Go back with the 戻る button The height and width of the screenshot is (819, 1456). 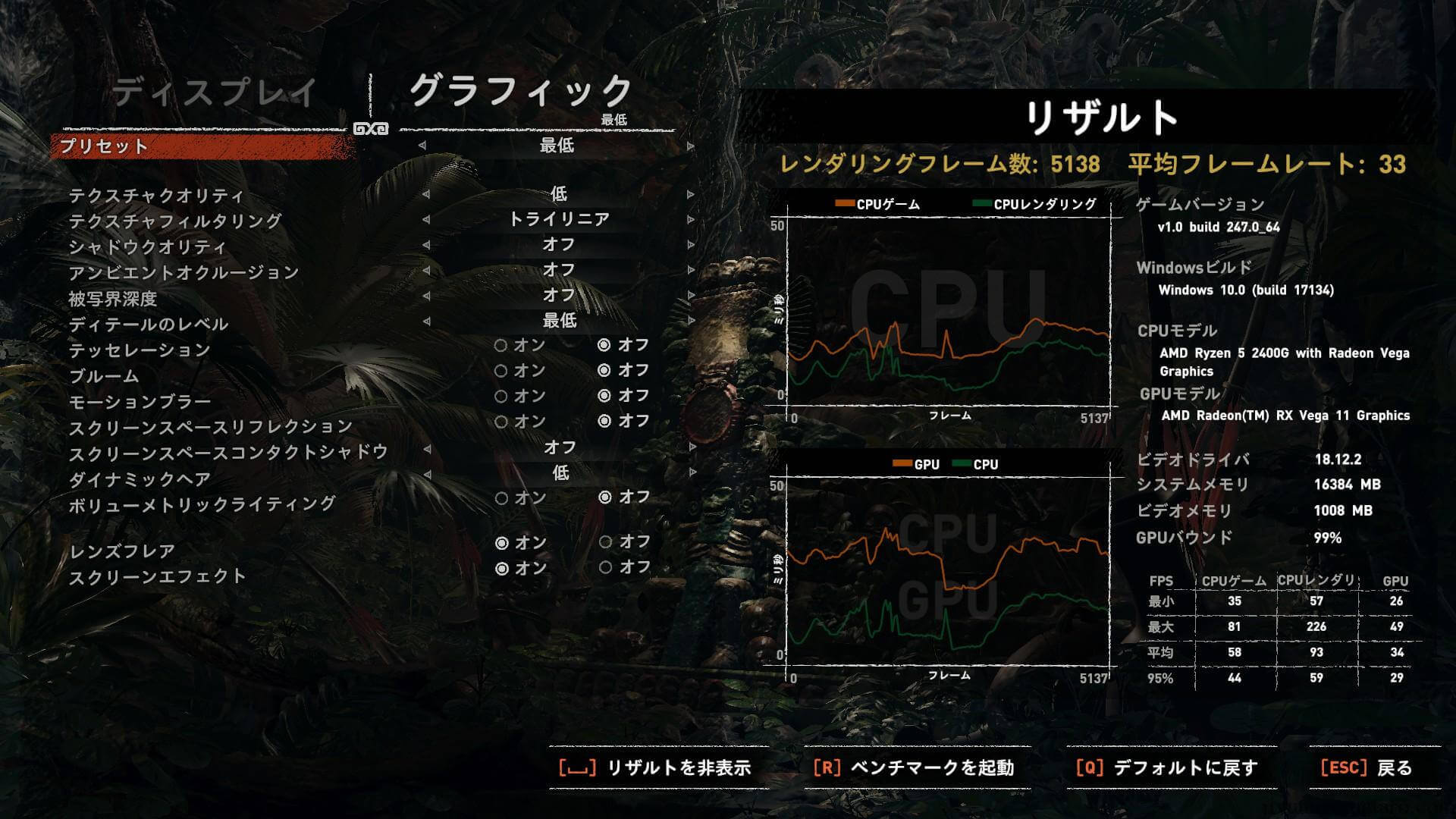pos(1367,767)
